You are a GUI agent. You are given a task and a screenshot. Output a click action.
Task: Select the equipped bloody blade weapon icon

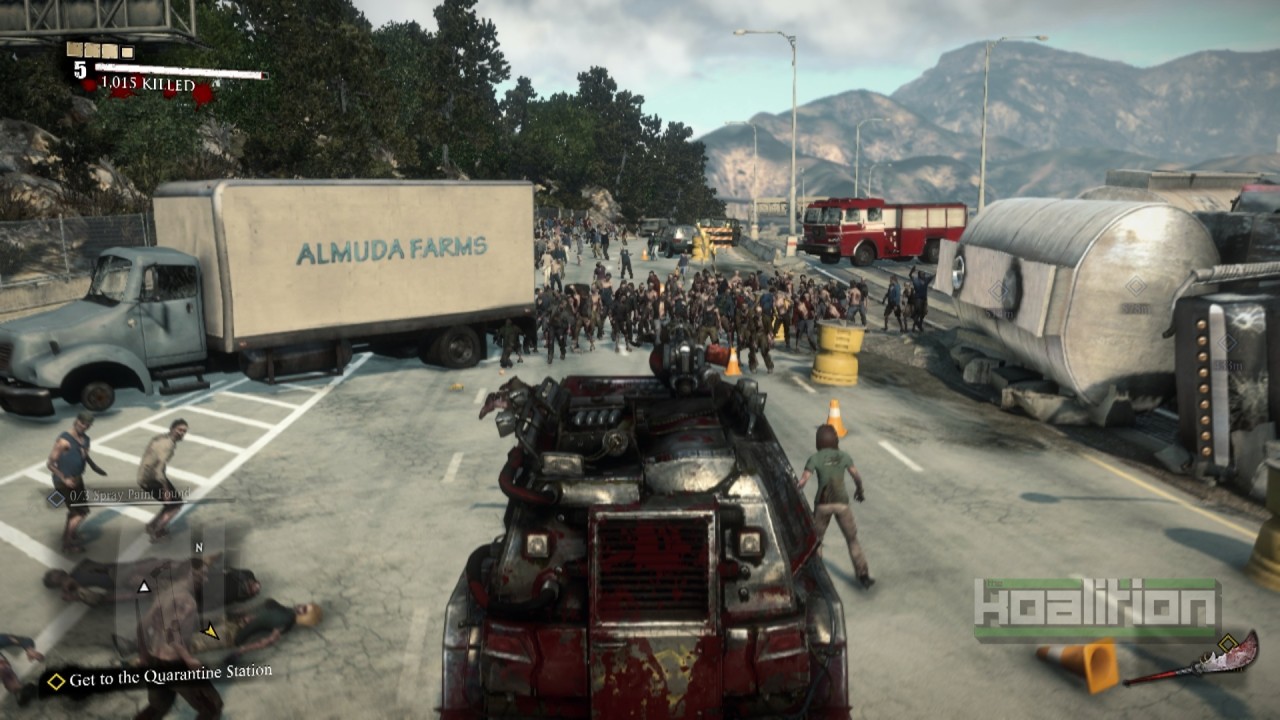(1193, 661)
